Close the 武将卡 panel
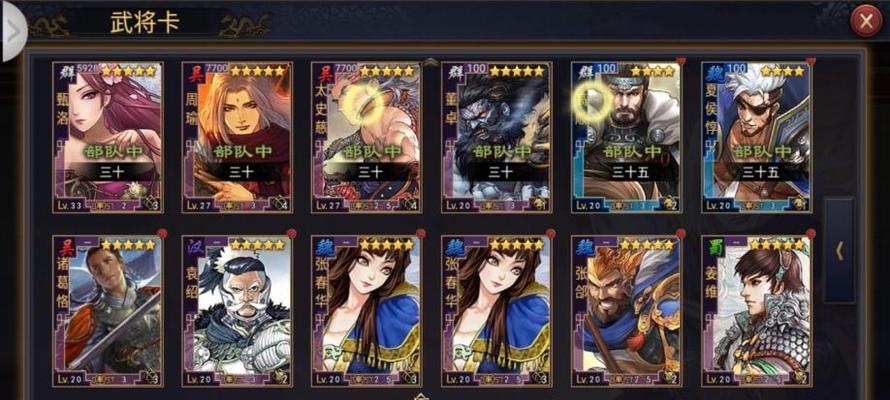890x400 pixels. coord(865,22)
